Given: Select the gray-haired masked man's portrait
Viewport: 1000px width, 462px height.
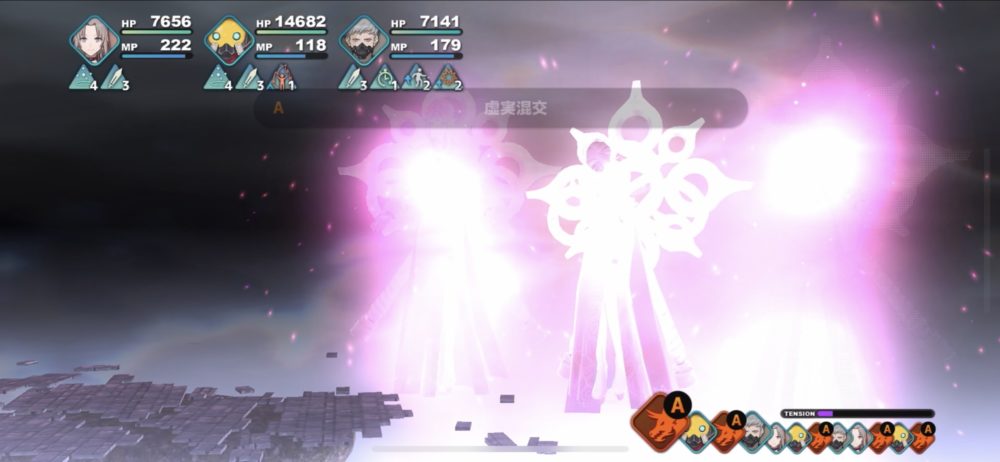Looking at the screenshot, I should pos(364,41).
